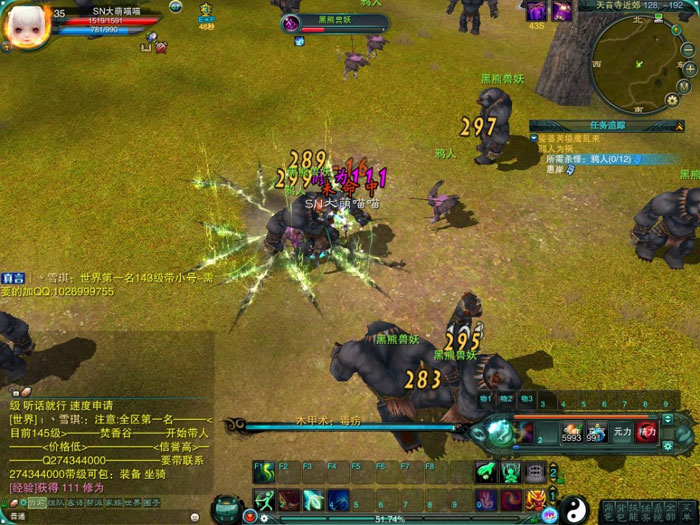Use the red demon skill in slot 2

pos(289,498)
